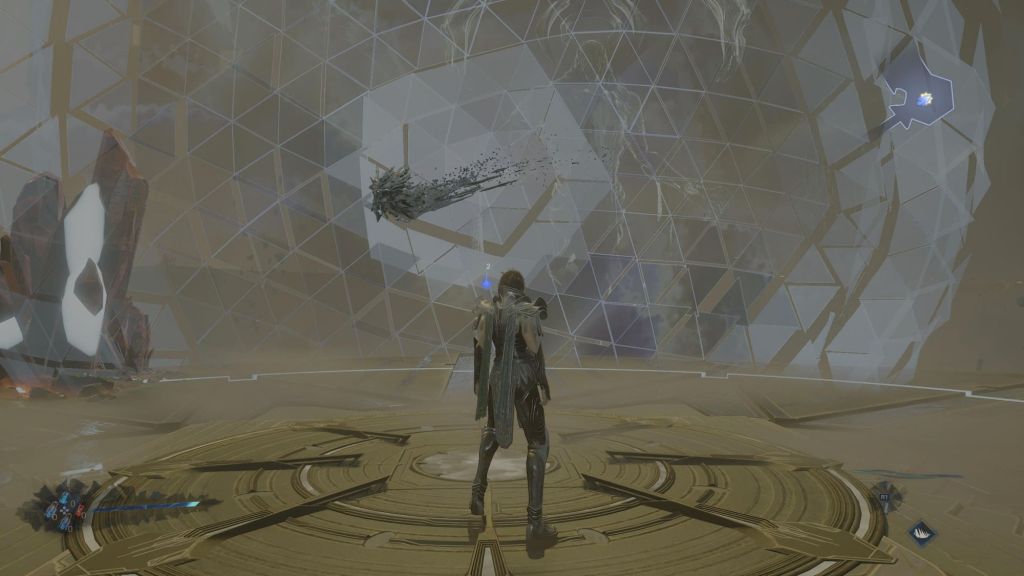The height and width of the screenshot is (576, 1024).
Task: Select the blue diamond claw ability icon
Action: (922, 533)
